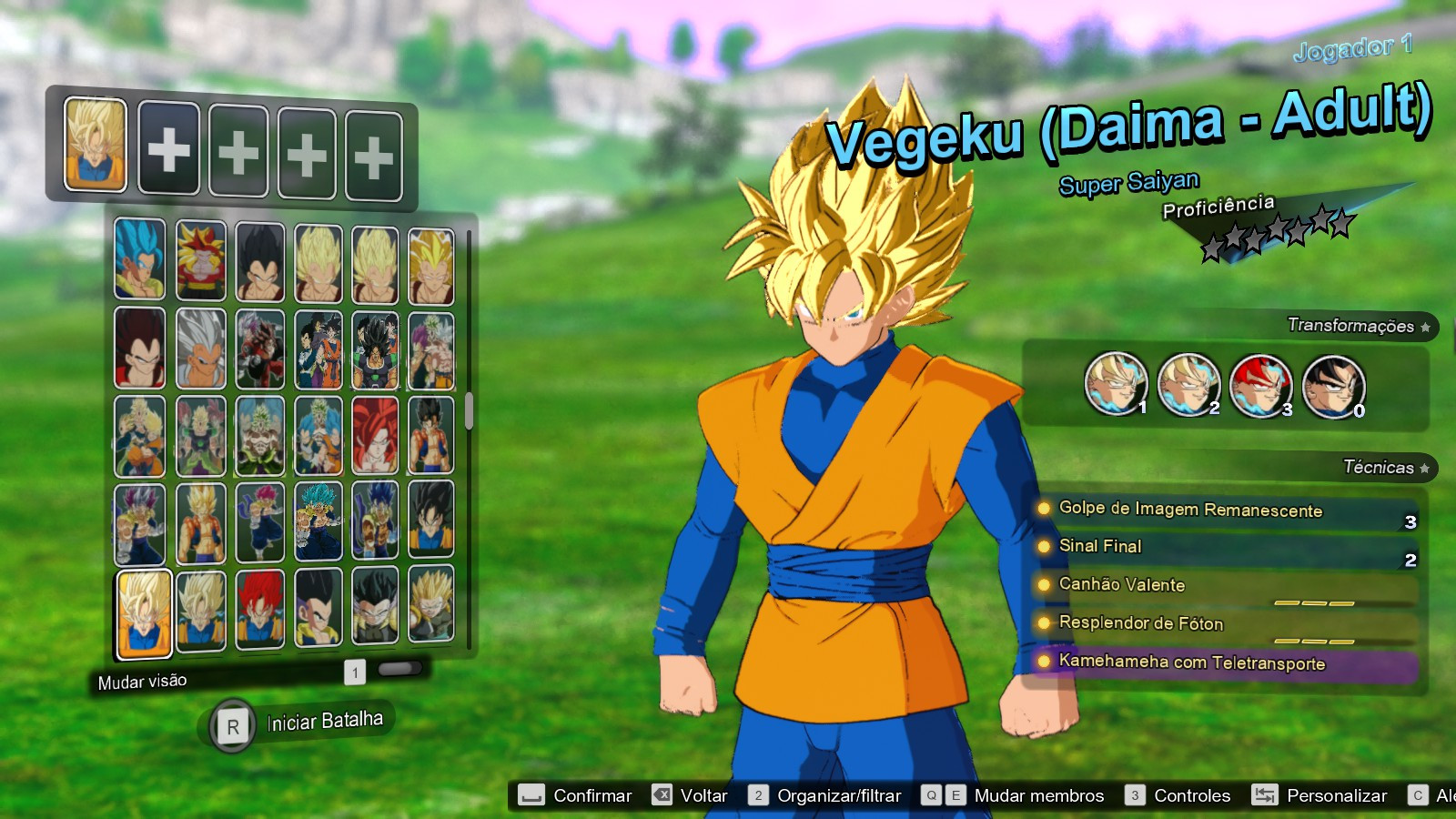Select Vegeku's portrait in the first team slot
This screenshot has width=1456, height=819.
96,146
